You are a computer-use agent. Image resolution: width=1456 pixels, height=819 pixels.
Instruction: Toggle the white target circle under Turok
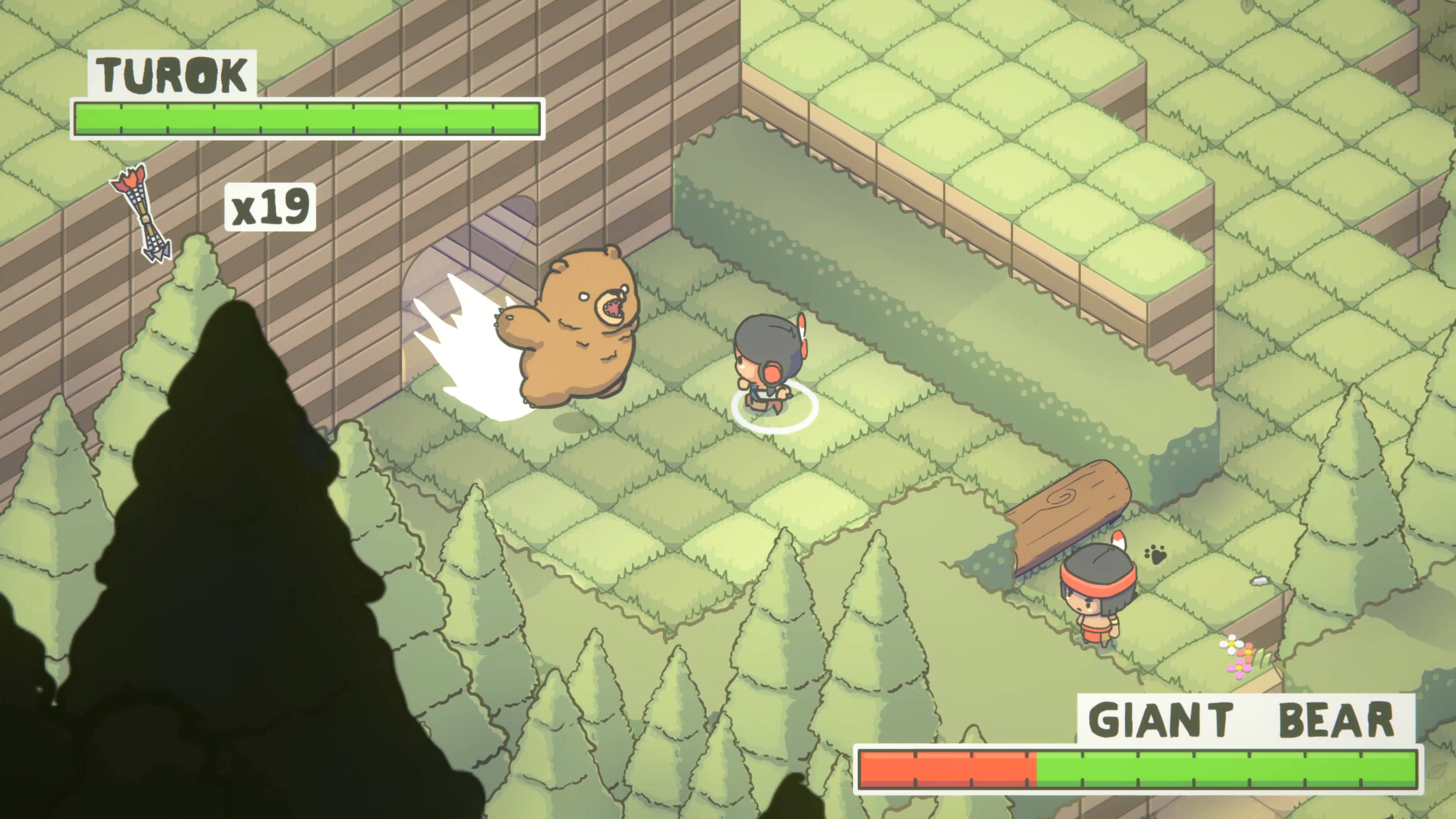pos(774,413)
